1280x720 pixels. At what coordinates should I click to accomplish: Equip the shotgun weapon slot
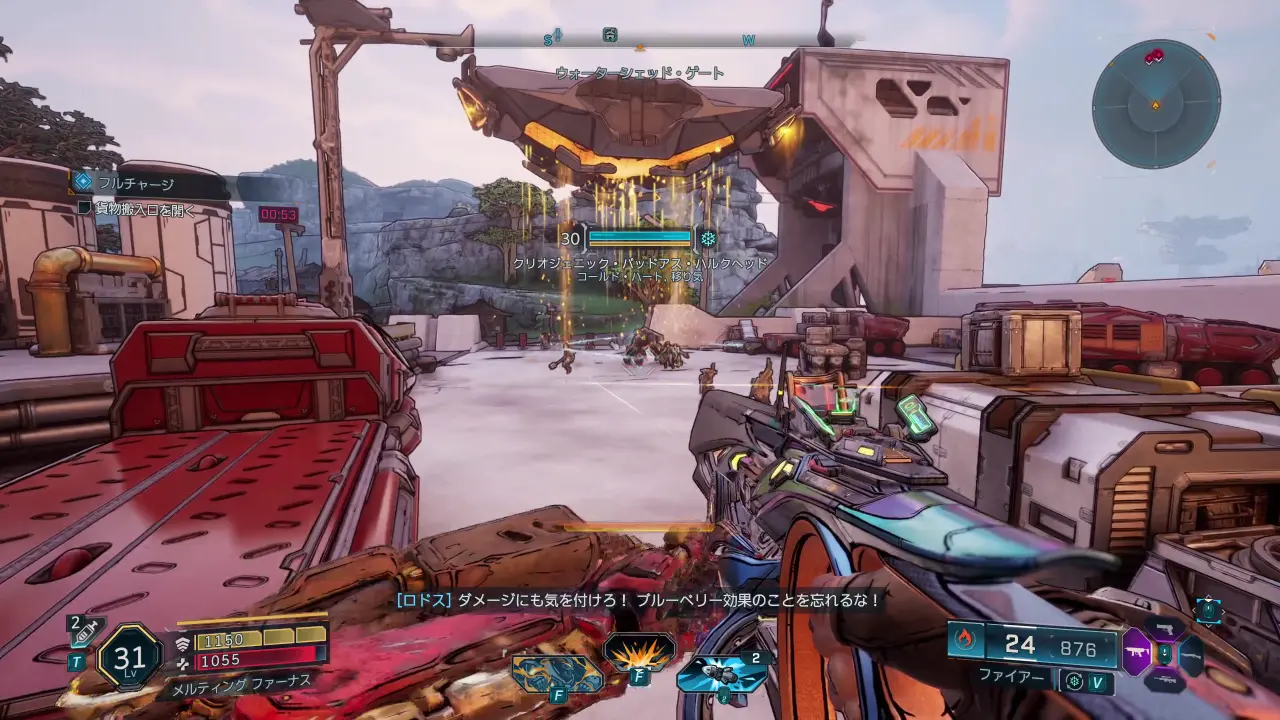[x=1192, y=654]
